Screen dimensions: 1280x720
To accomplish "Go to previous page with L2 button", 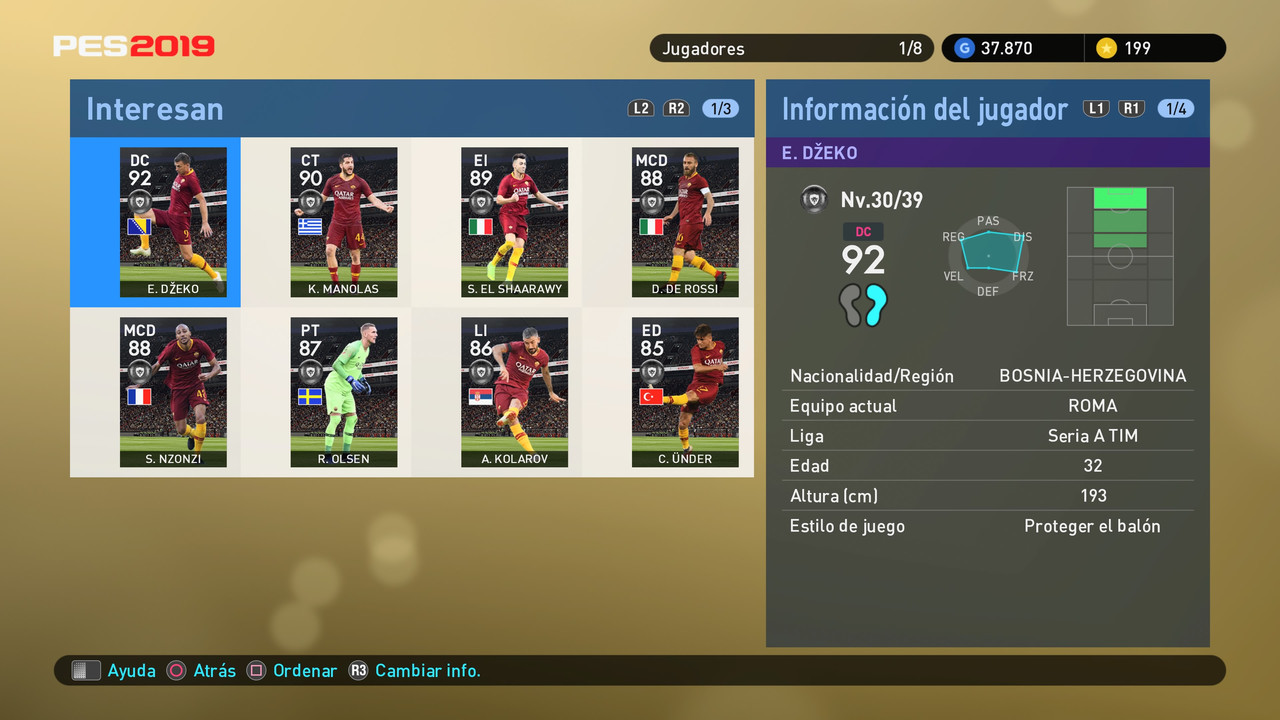I will point(641,108).
